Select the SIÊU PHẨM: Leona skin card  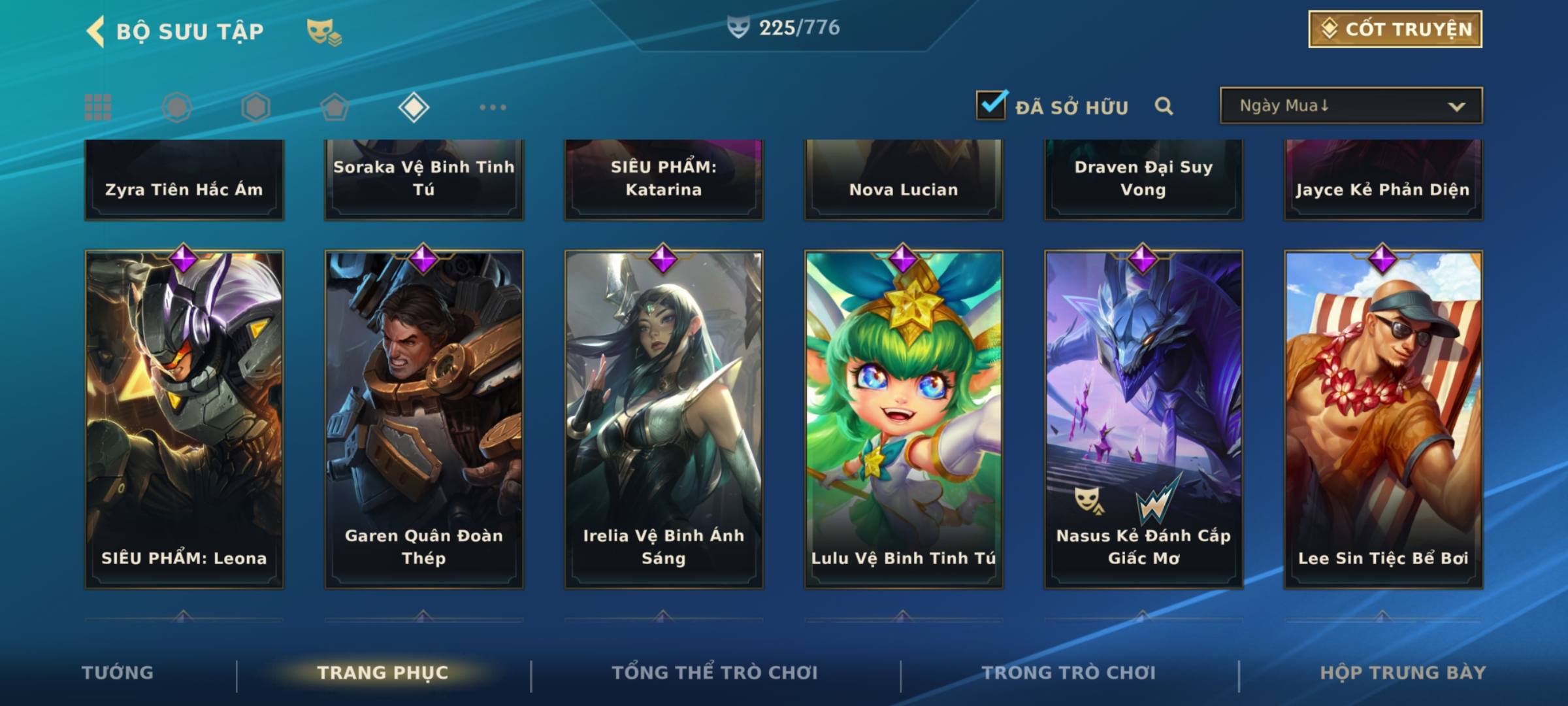point(184,418)
